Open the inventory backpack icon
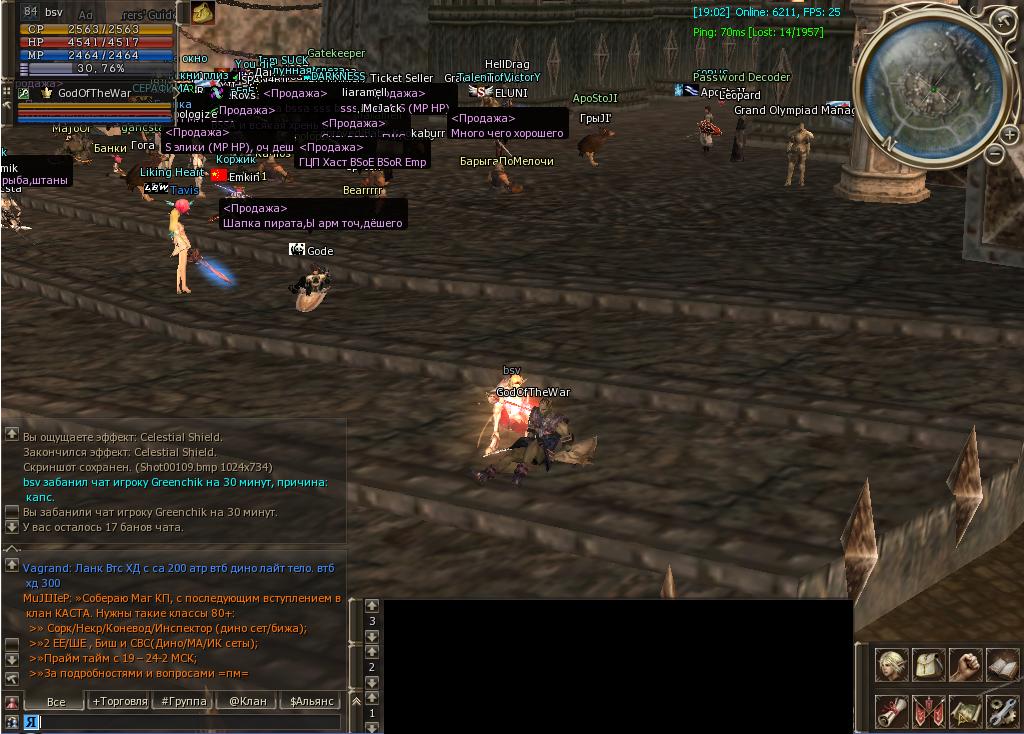 pos(929,665)
